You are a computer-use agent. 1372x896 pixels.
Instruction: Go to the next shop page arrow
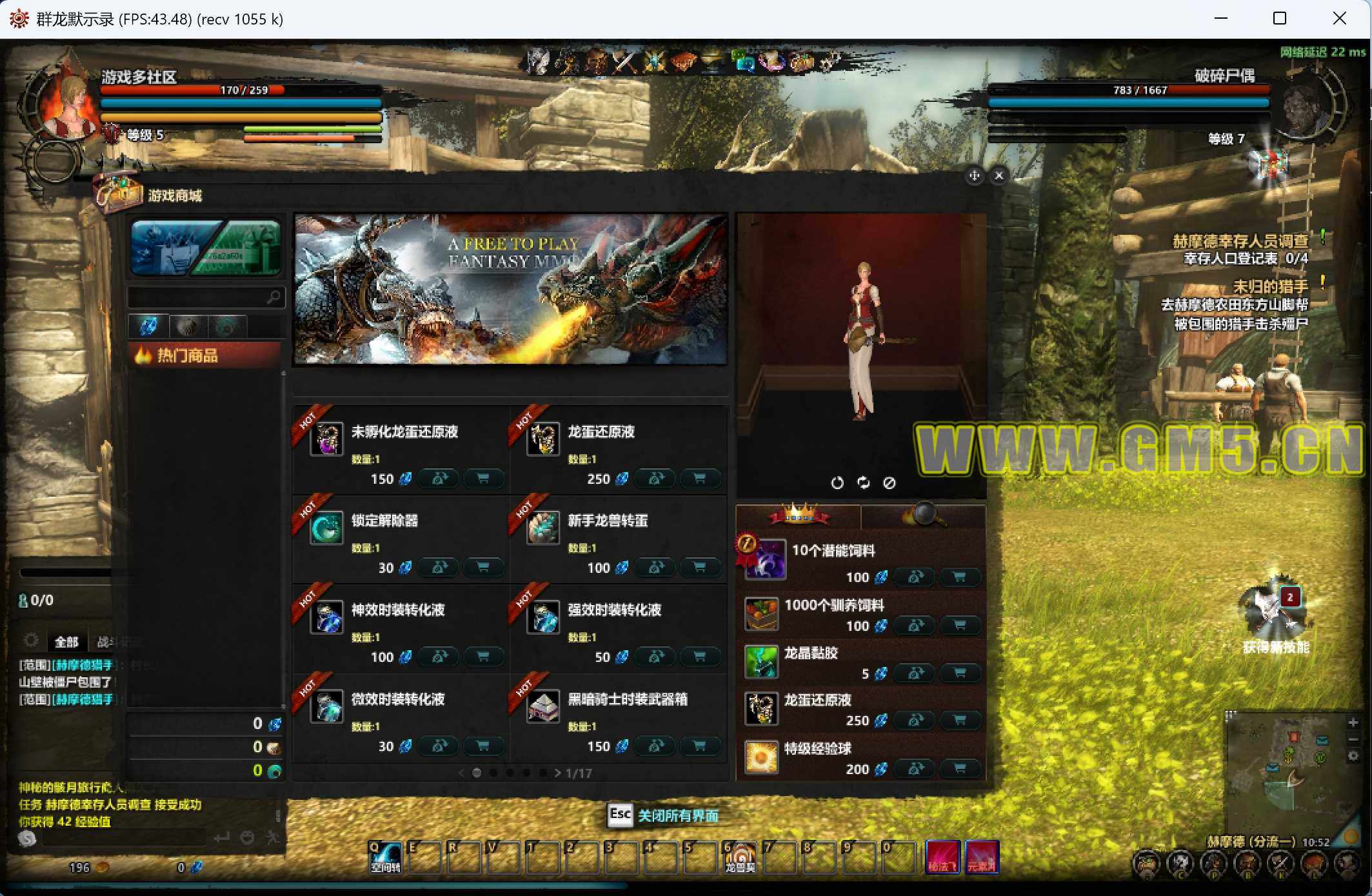(x=557, y=773)
